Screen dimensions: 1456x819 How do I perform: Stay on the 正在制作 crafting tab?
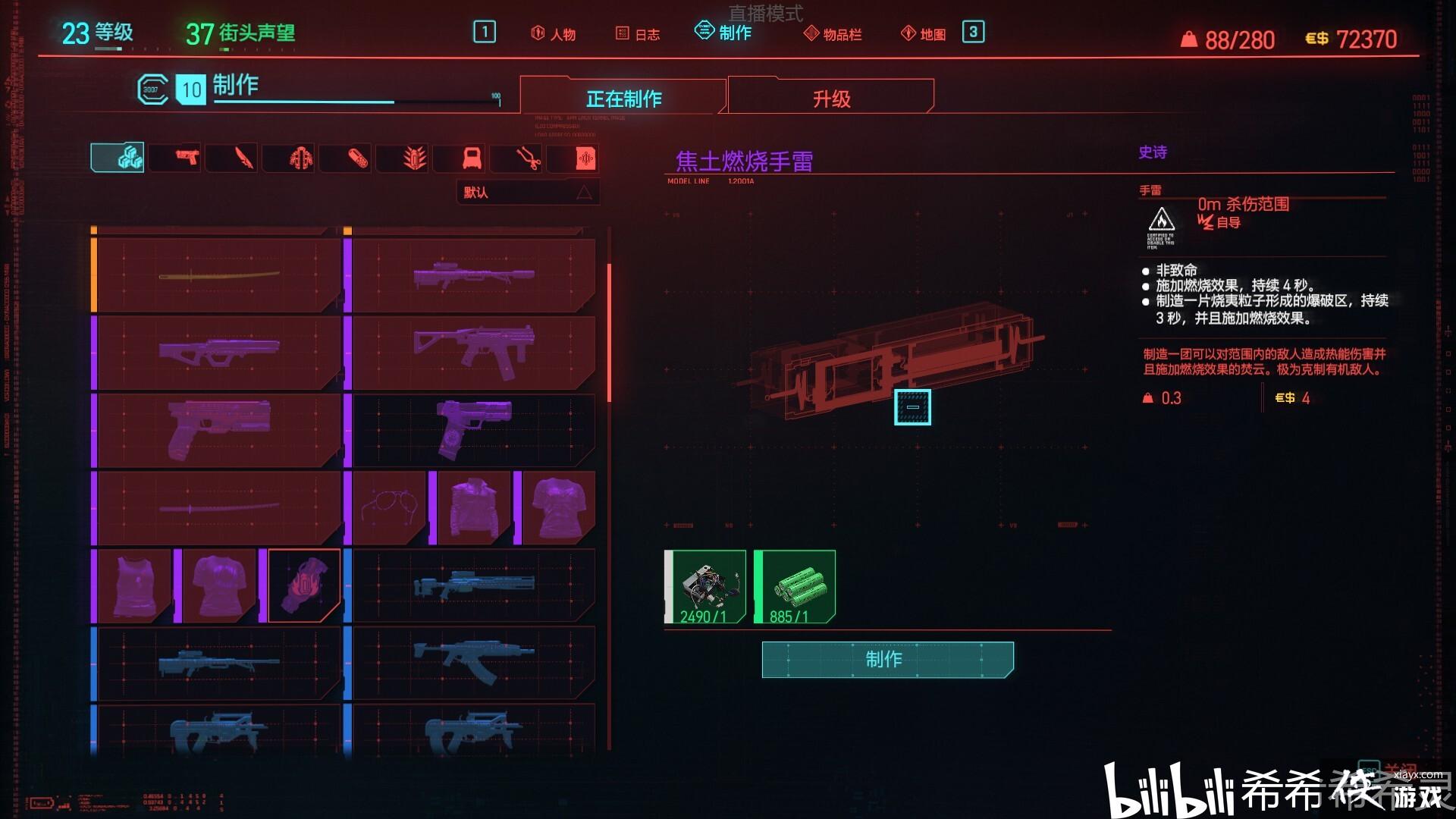[x=623, y=97]
